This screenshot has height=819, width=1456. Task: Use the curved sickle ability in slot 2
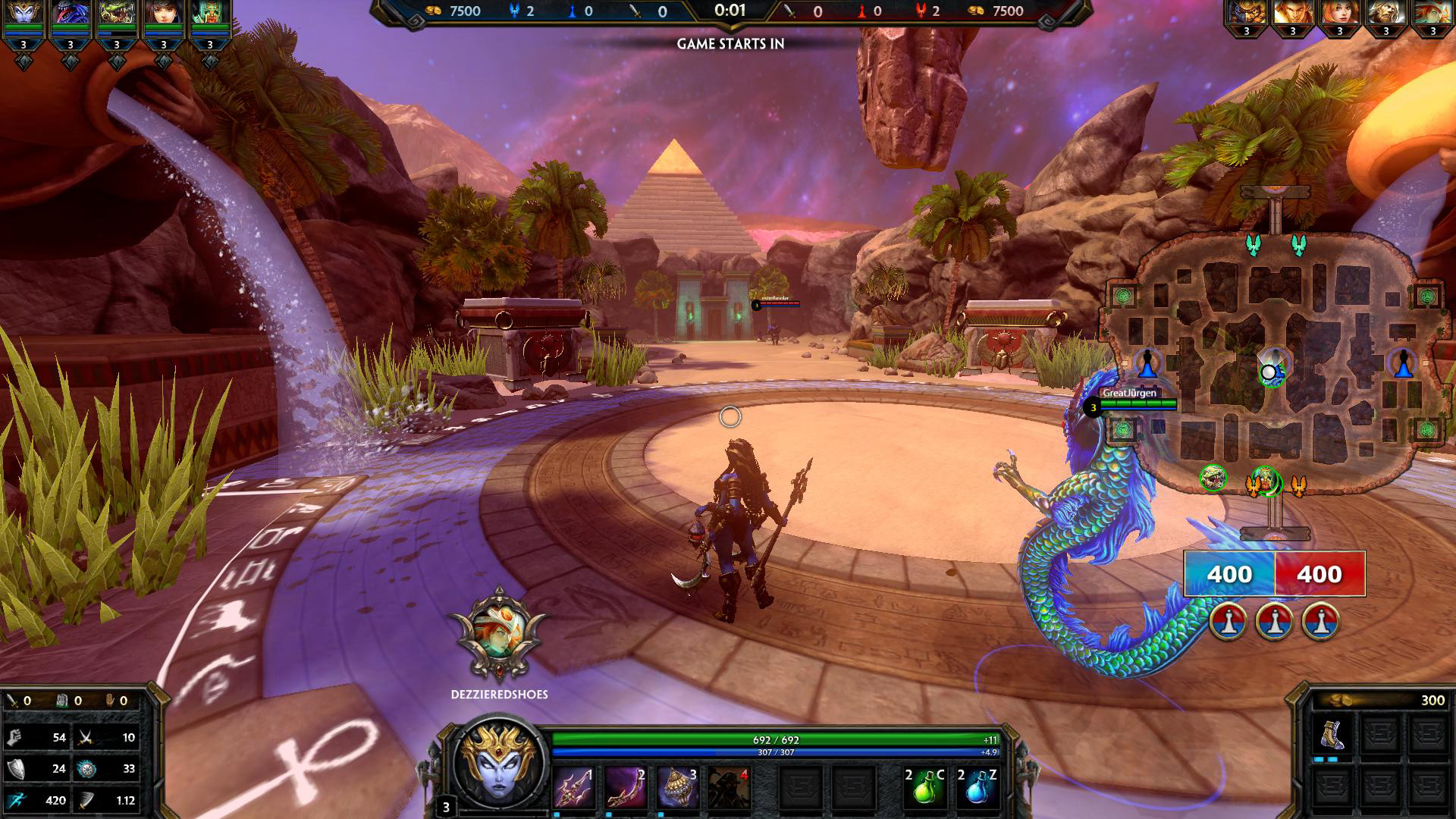[x=625, y=789]
